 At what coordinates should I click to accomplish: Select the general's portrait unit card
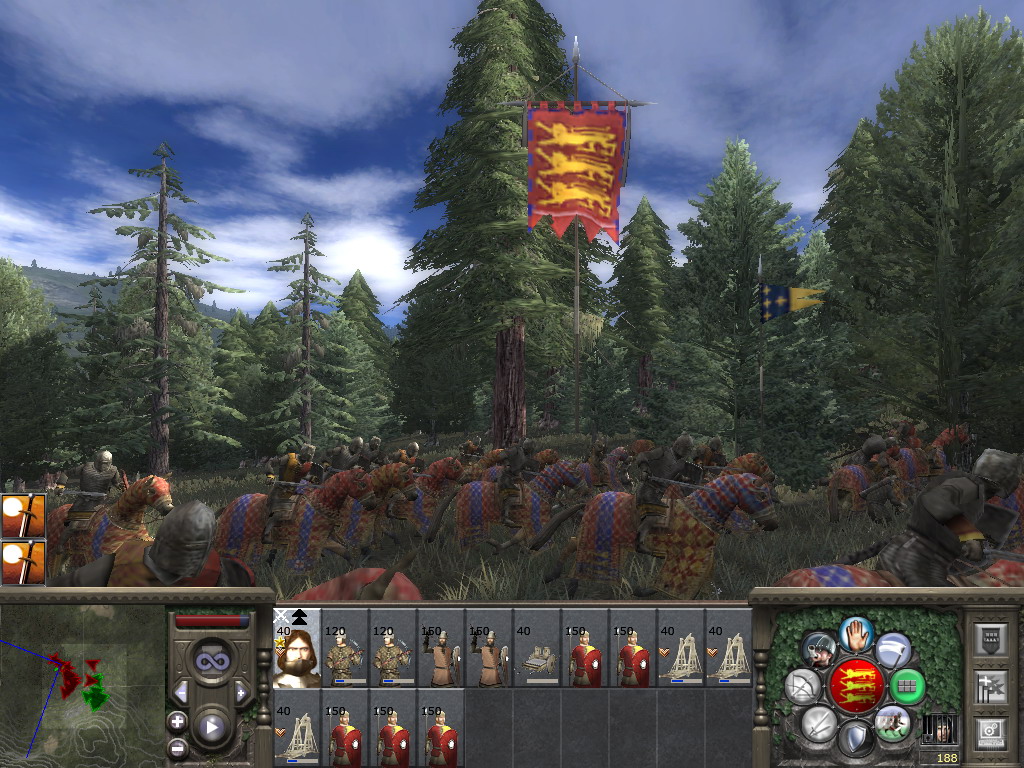tap(297, 648)
